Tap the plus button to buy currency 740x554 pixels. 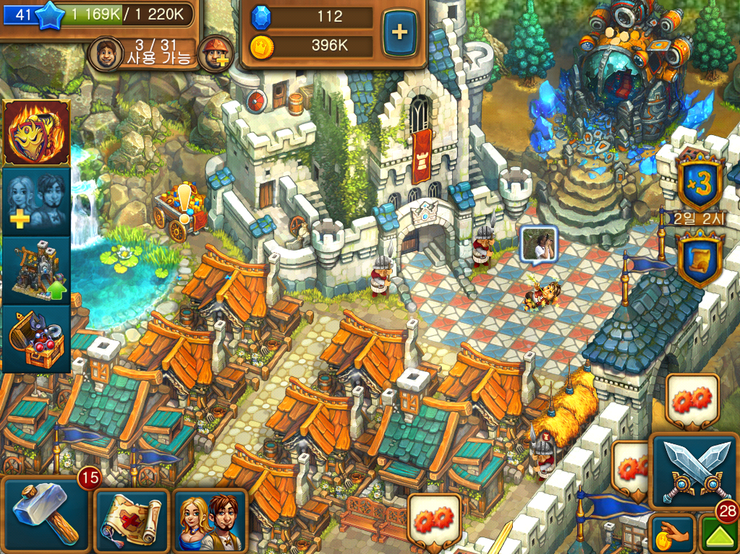coord(399,31)
